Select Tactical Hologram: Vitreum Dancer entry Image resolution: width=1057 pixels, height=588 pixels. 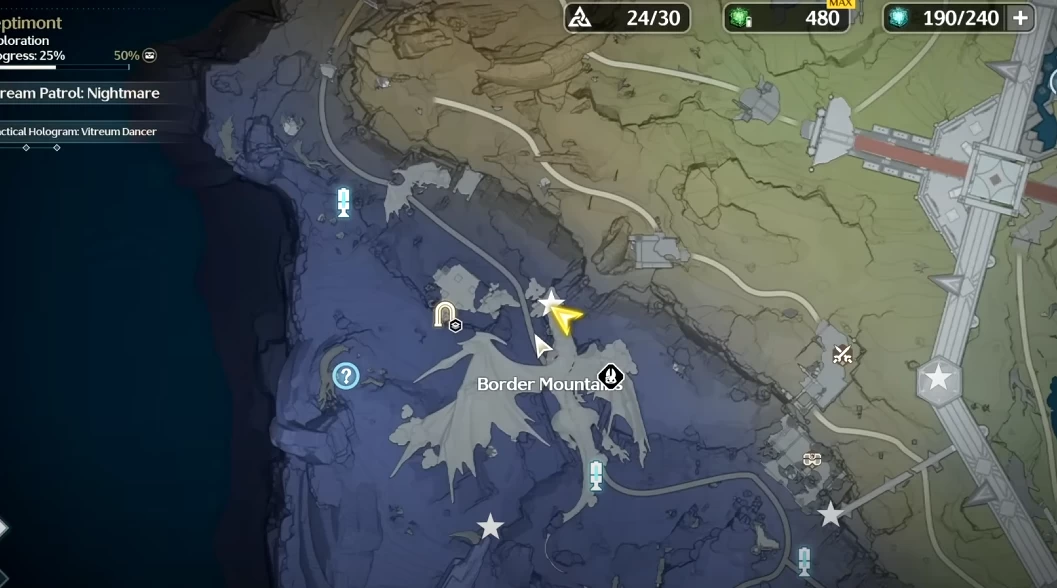[80, 131]
